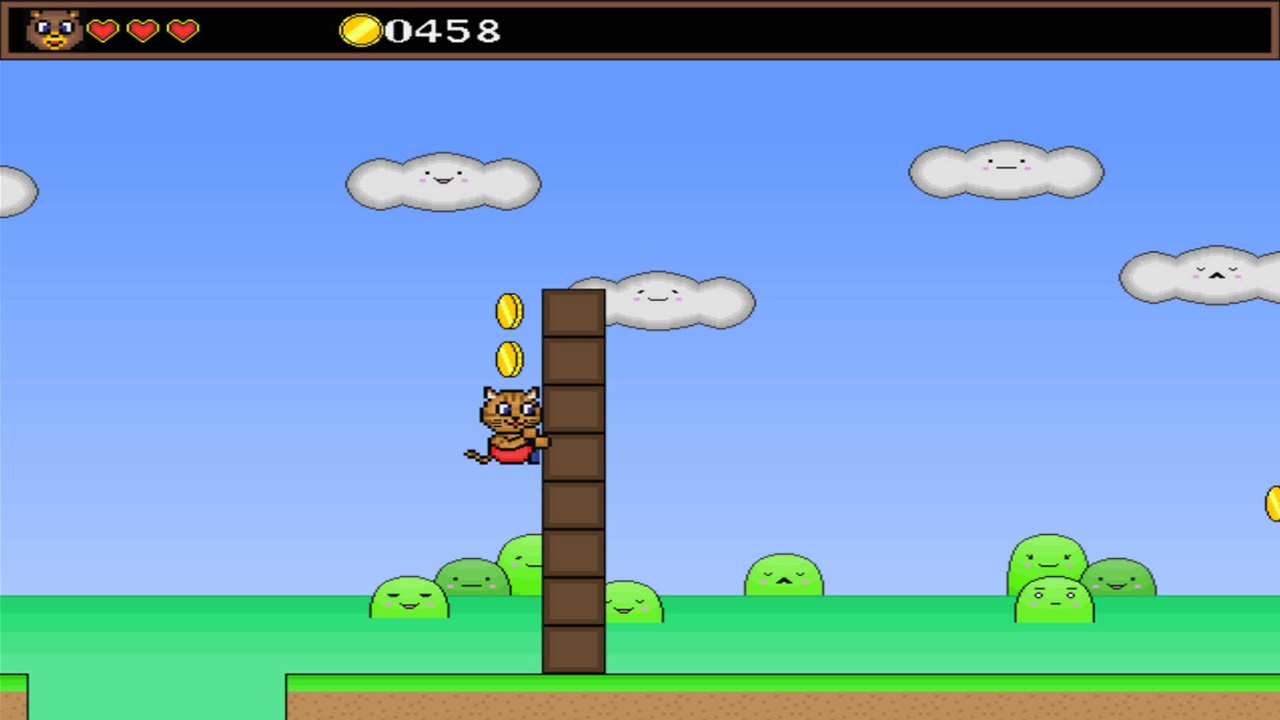Click the rightmost heart icon
1280x720 pixels.
[x=182, y=31]
